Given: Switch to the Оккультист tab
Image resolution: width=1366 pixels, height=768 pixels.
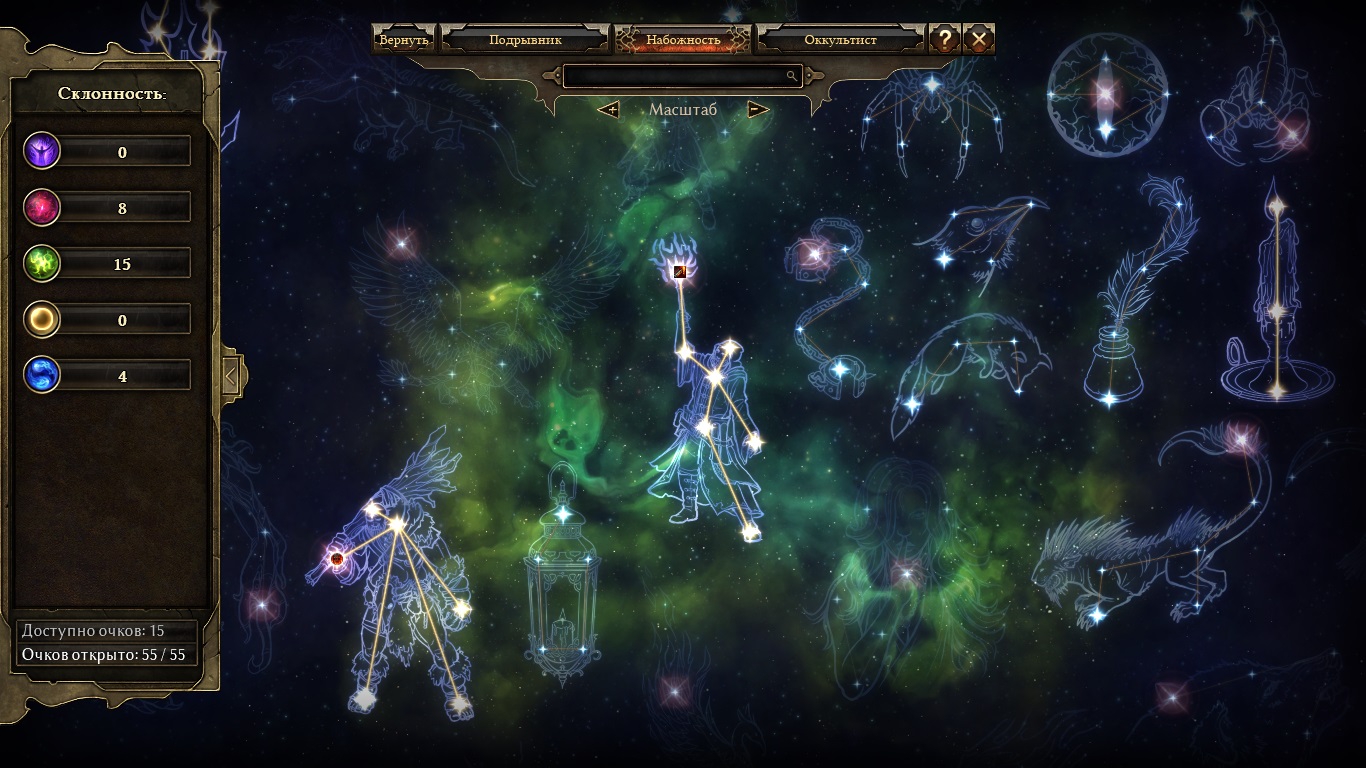Looking at the screenshot, I should [x=840, y=40].
